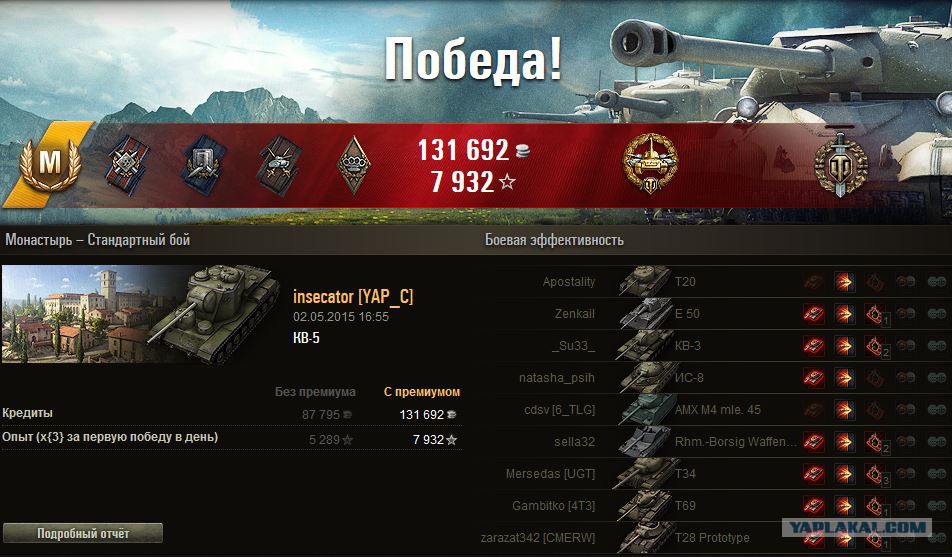Choose the _Su33_ КВ-3 row
The width and height of the screenshot is (952, 557).
point(700,346)
